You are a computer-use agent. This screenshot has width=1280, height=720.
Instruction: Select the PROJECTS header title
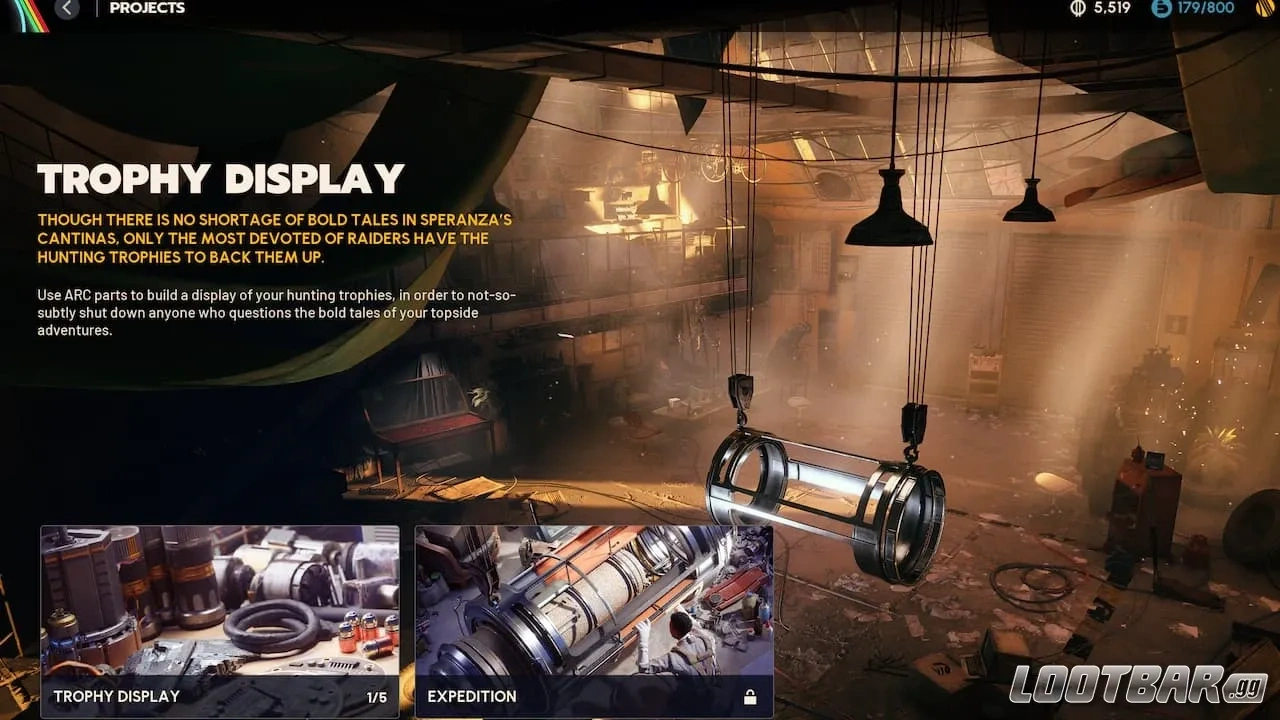(148, 8)
